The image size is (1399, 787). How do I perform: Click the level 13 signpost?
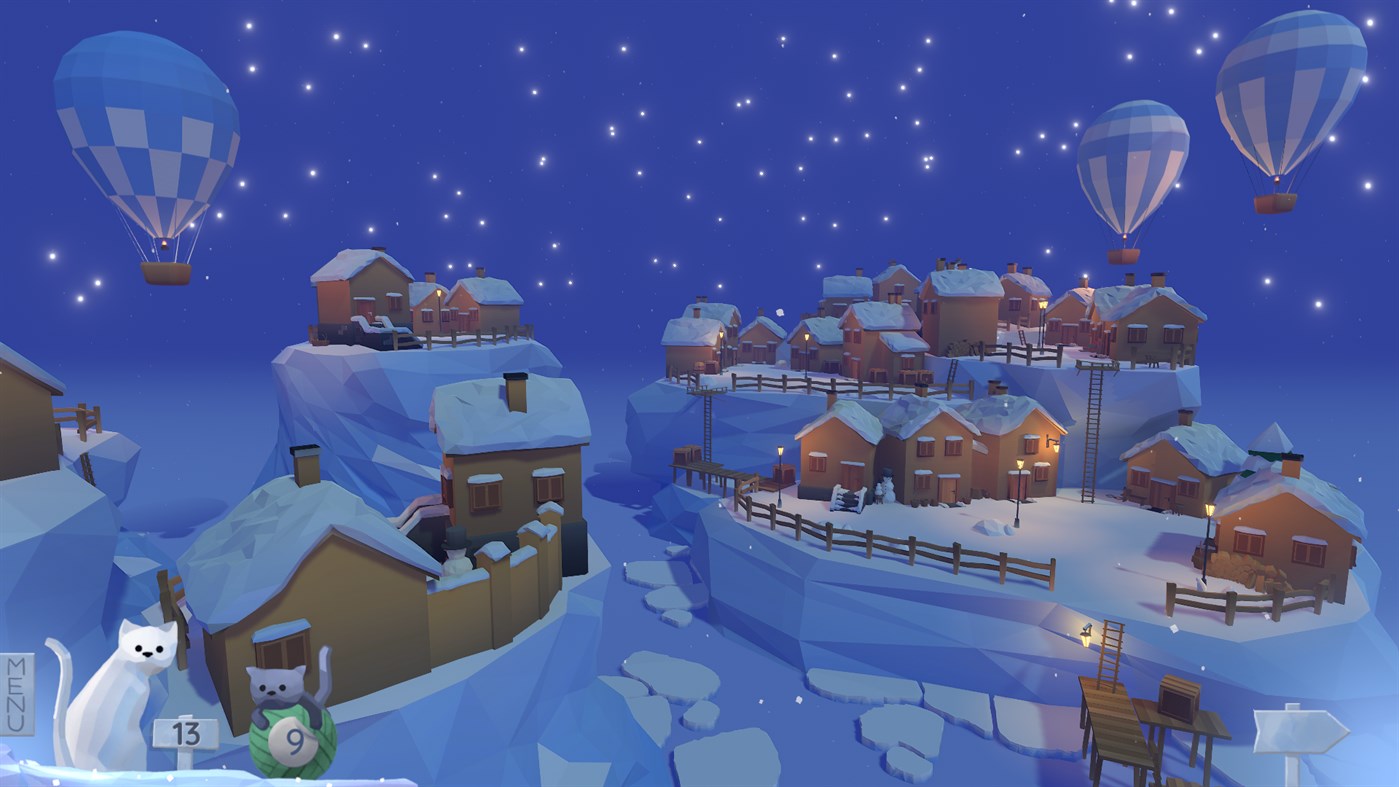[x=186, y=731]
